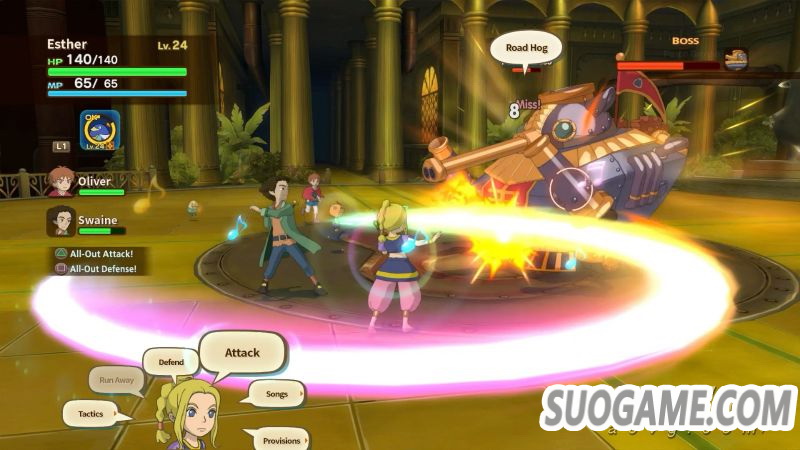800x450 pixels.
Task: Open the Provisions command bubble
Action: [281, 439]
